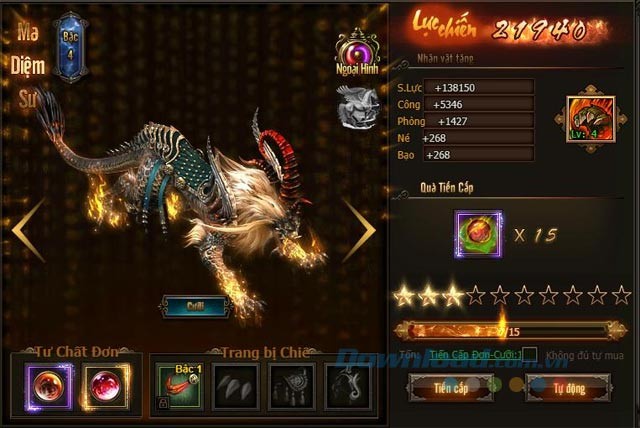Select the Bậc 1 red equipment slot
The height and width of the screenshot is (428, 640).
(180, 387)
